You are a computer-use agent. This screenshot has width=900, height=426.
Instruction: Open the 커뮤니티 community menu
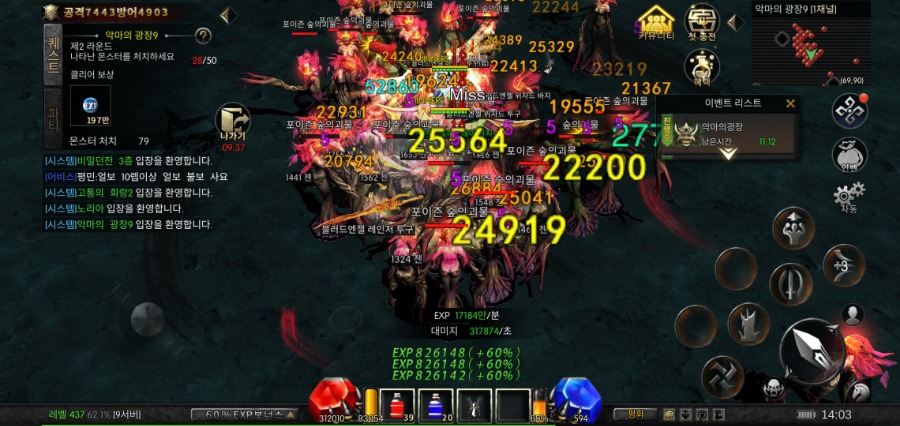point(656,21)
